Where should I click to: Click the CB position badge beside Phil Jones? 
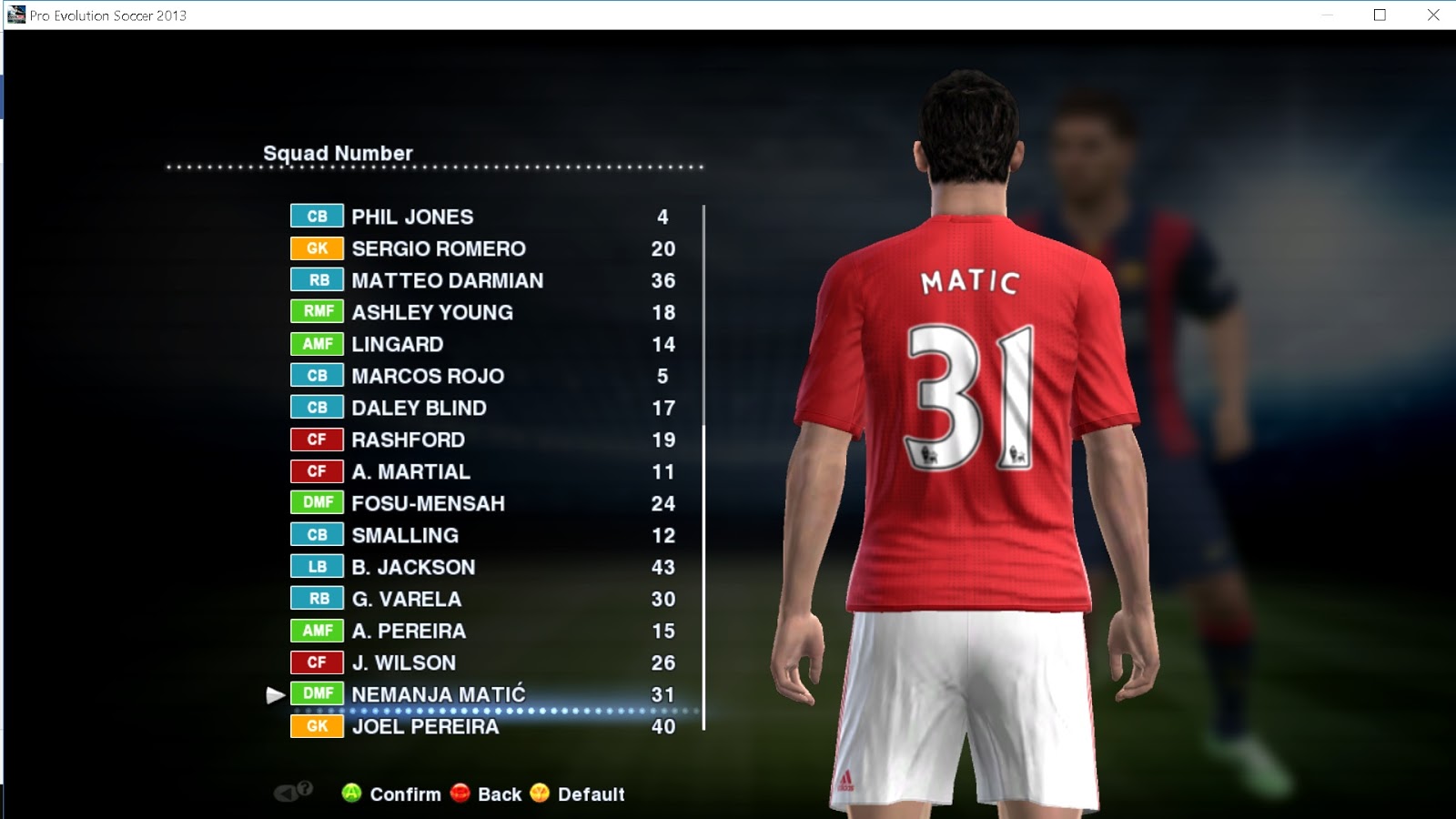tap(315, 217)
